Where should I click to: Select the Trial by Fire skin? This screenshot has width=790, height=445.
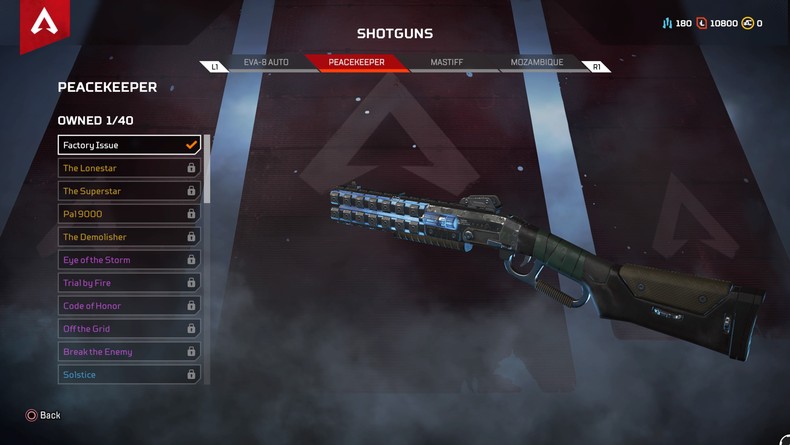(129, 283)
